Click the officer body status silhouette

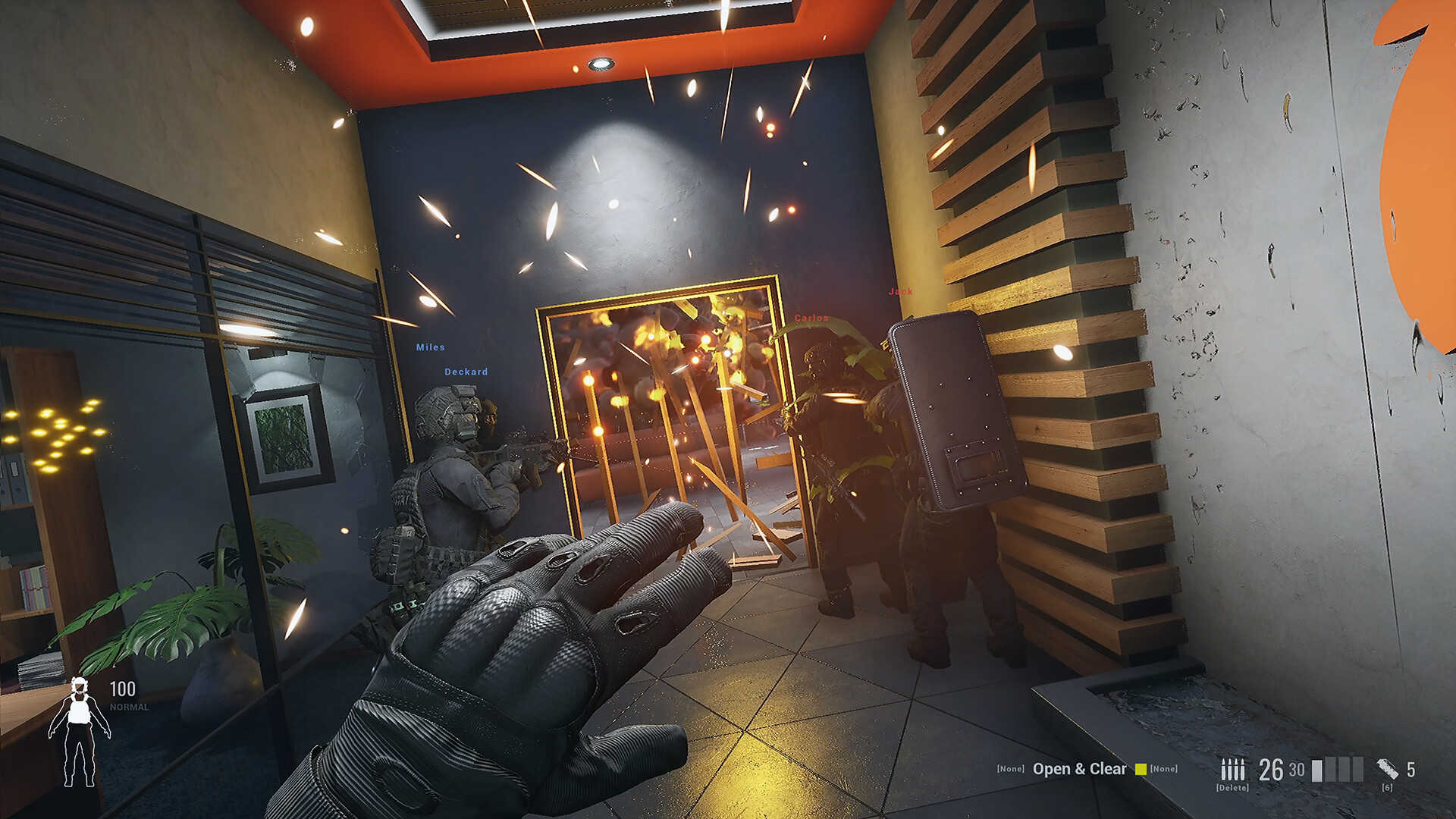[x=79, y=732]
